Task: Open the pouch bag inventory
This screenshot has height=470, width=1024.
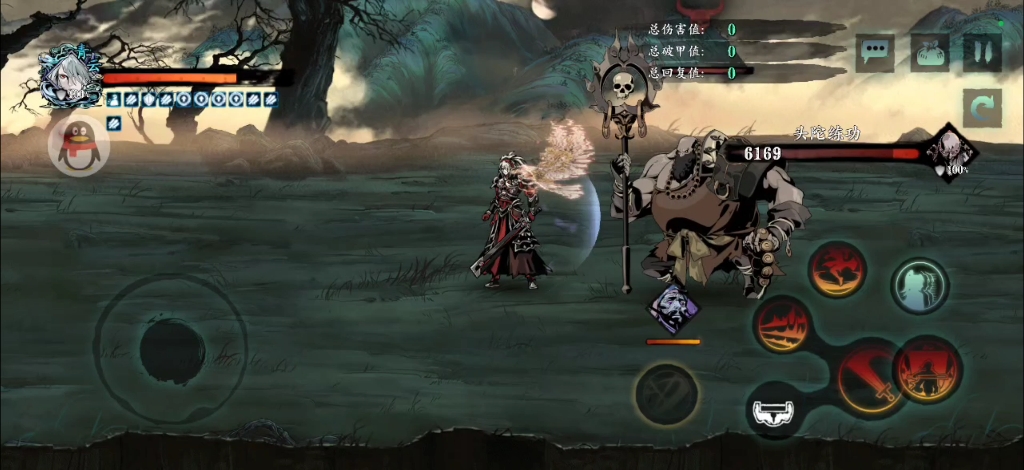Action: (929, 52)
